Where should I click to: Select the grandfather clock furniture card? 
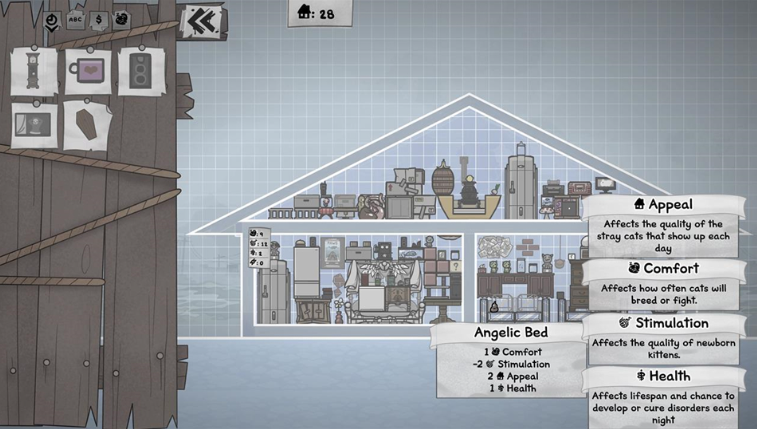tap(34, 72)
